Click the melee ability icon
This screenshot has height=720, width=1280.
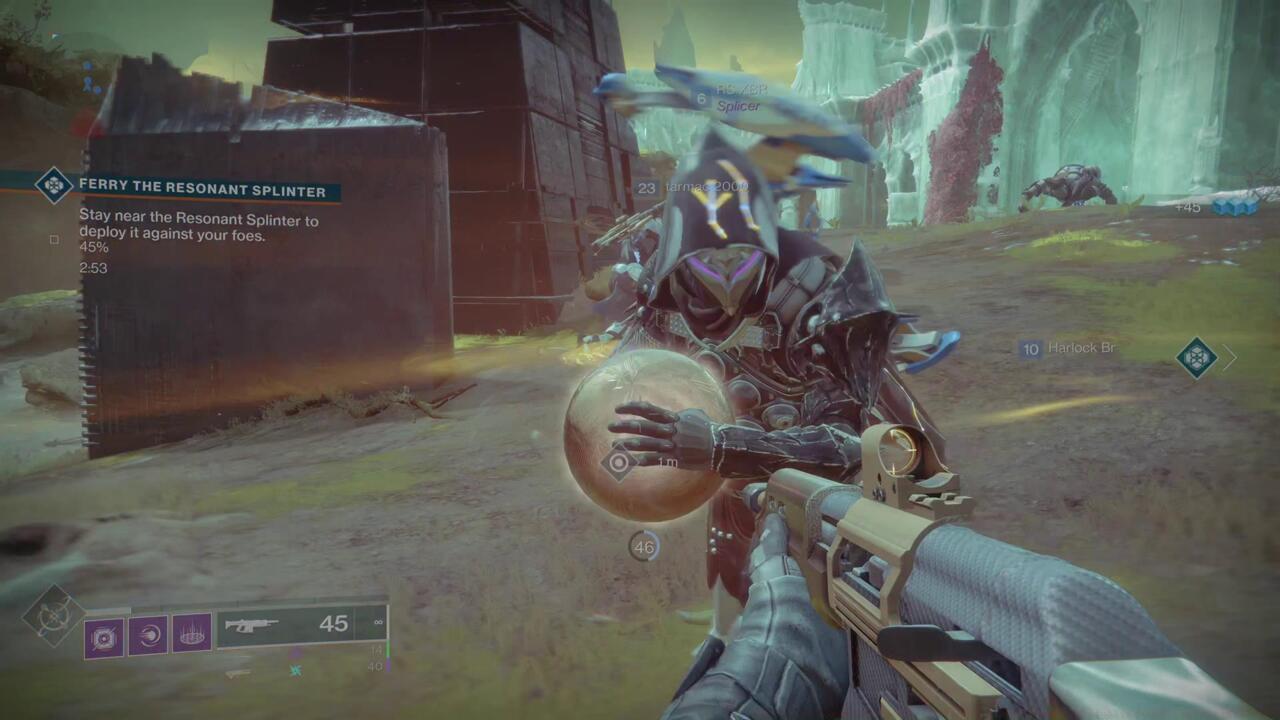click(149, 636)
